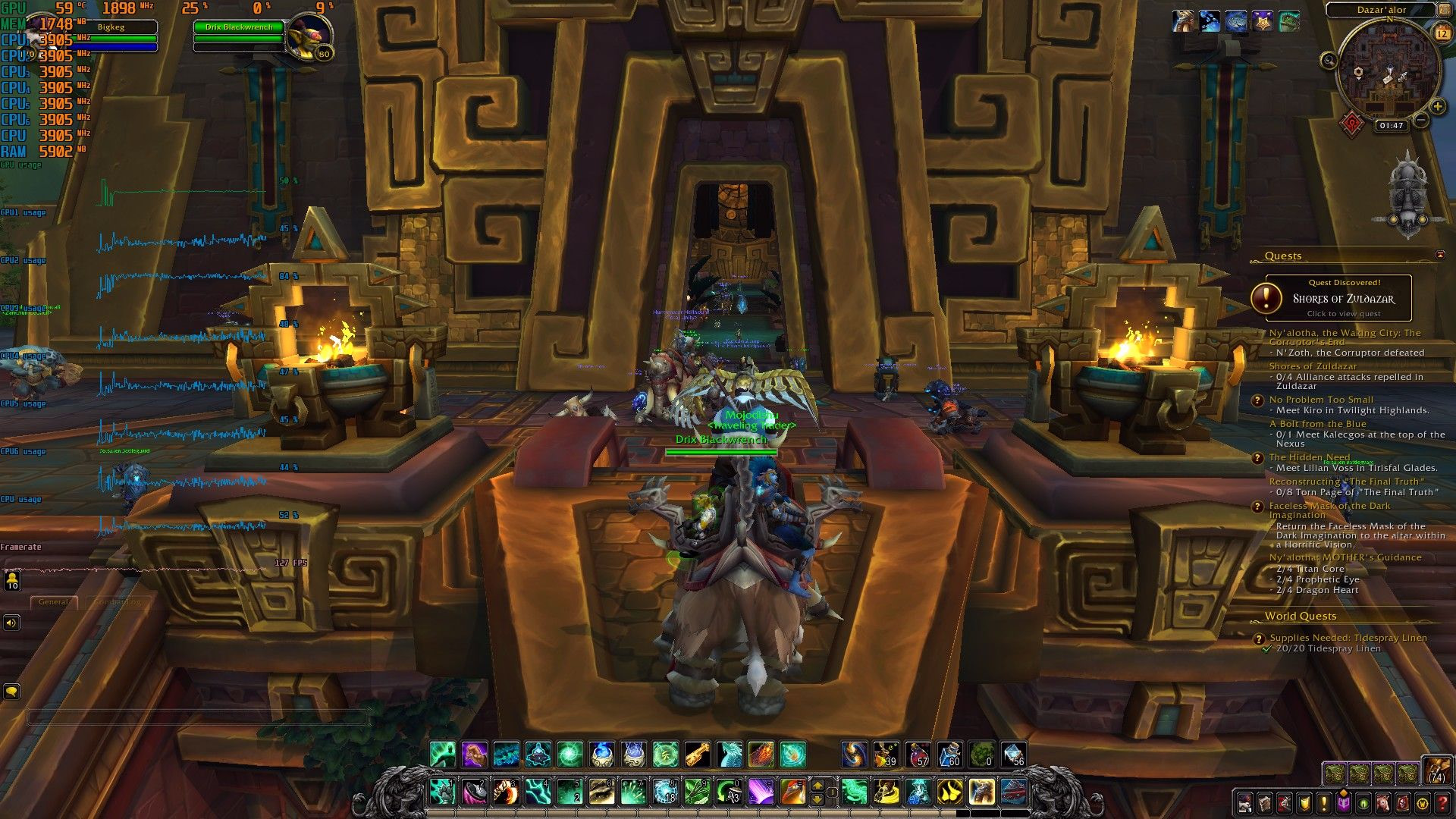Open the spellbook micro menu button
This screenshot has width=1456, height=819.
coord(1265,803)
